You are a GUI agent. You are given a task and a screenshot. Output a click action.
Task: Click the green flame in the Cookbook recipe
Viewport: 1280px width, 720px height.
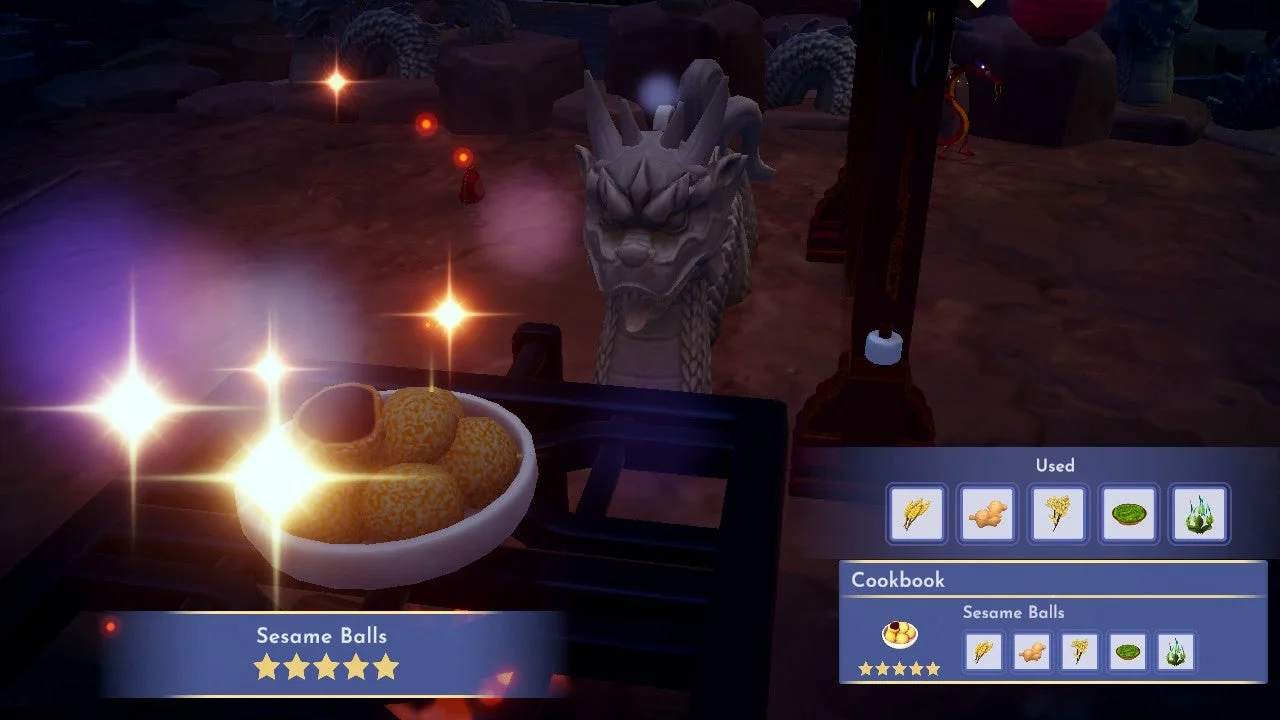[x=1177, y=651]
